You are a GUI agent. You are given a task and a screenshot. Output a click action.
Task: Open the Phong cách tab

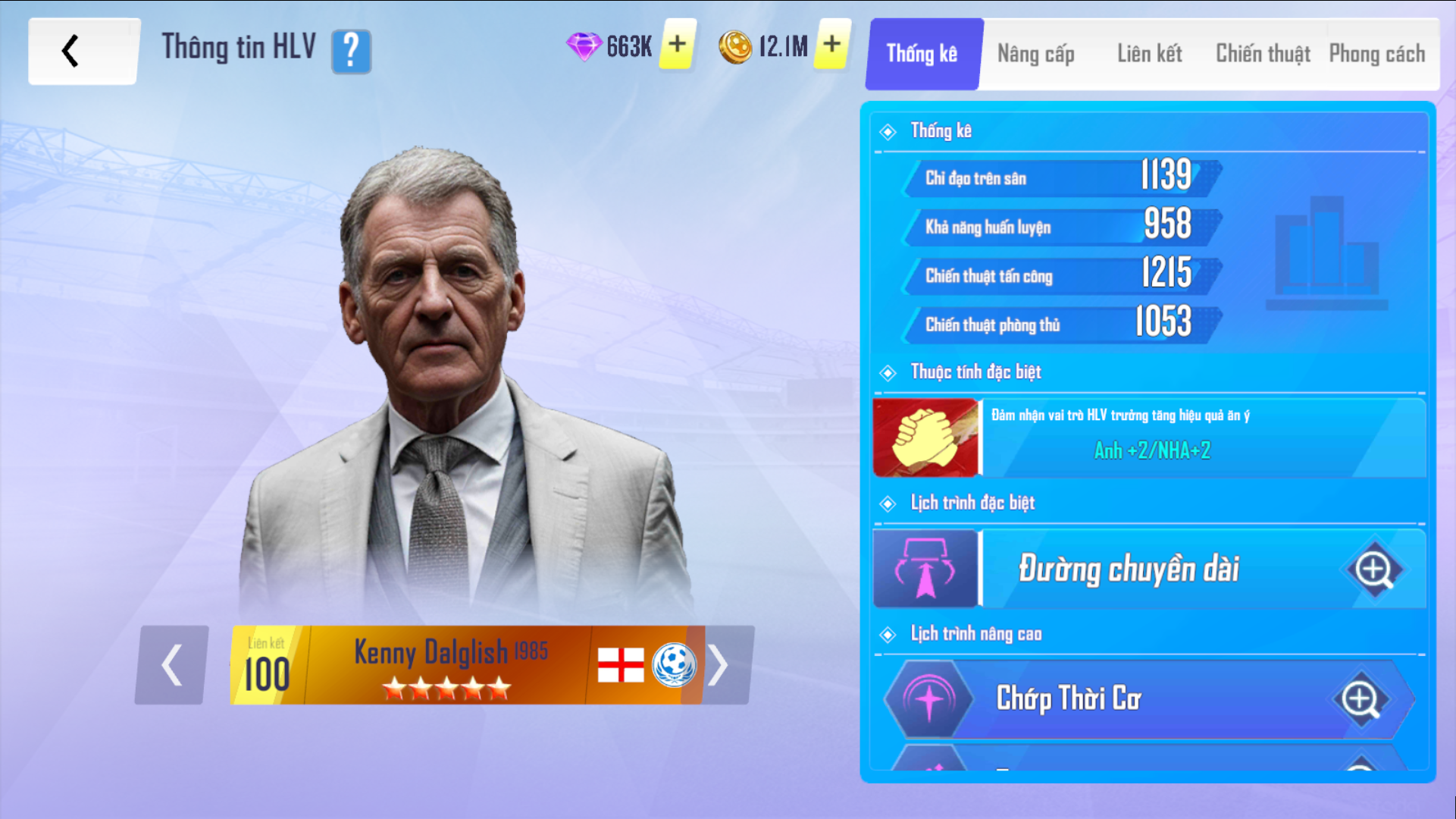(x=1376, y=54)
